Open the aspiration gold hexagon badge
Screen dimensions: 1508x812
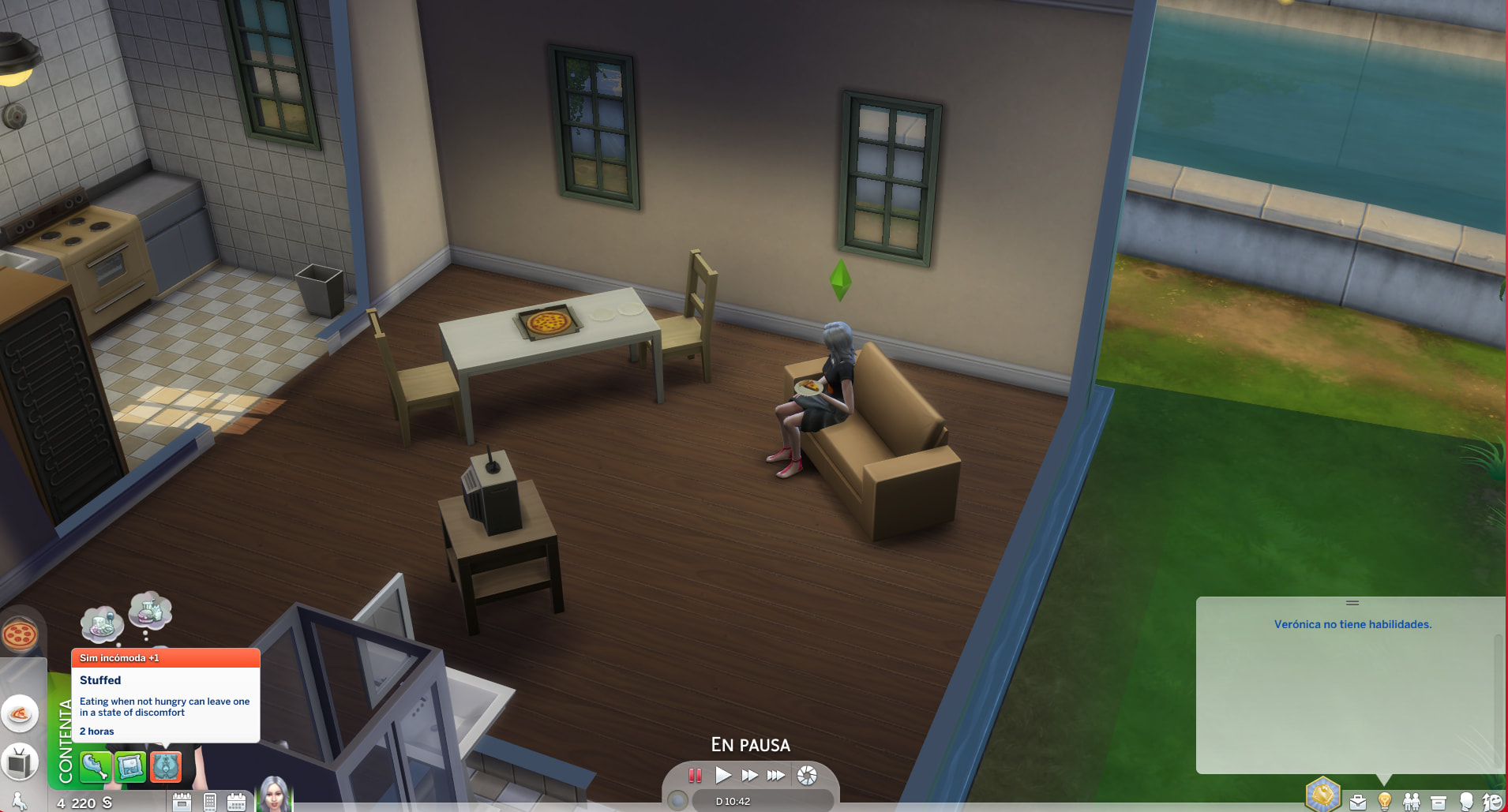pyautogui.click(x=1322, y=793)
